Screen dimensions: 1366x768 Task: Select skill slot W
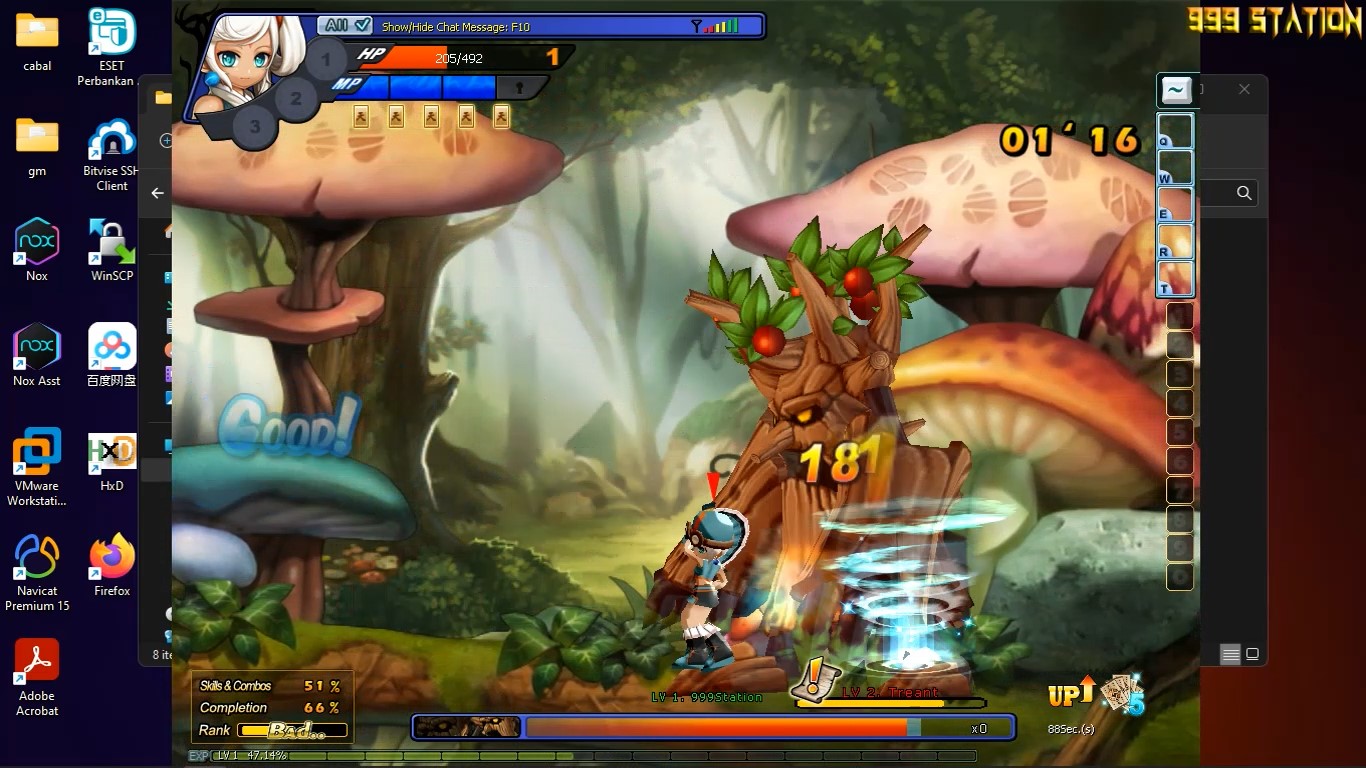(1175, 168)
